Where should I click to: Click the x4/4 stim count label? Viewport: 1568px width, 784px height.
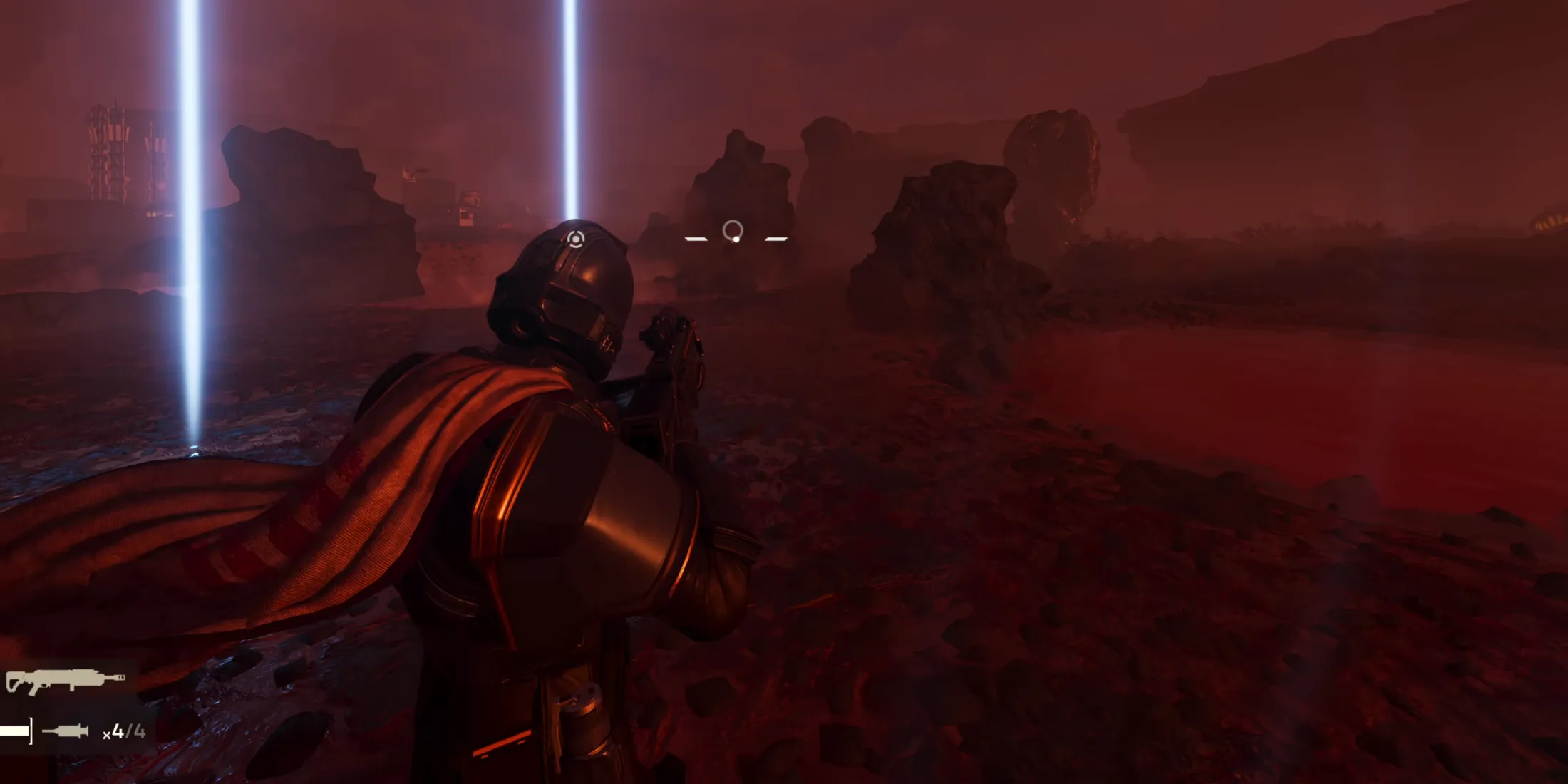coord(125,731)
